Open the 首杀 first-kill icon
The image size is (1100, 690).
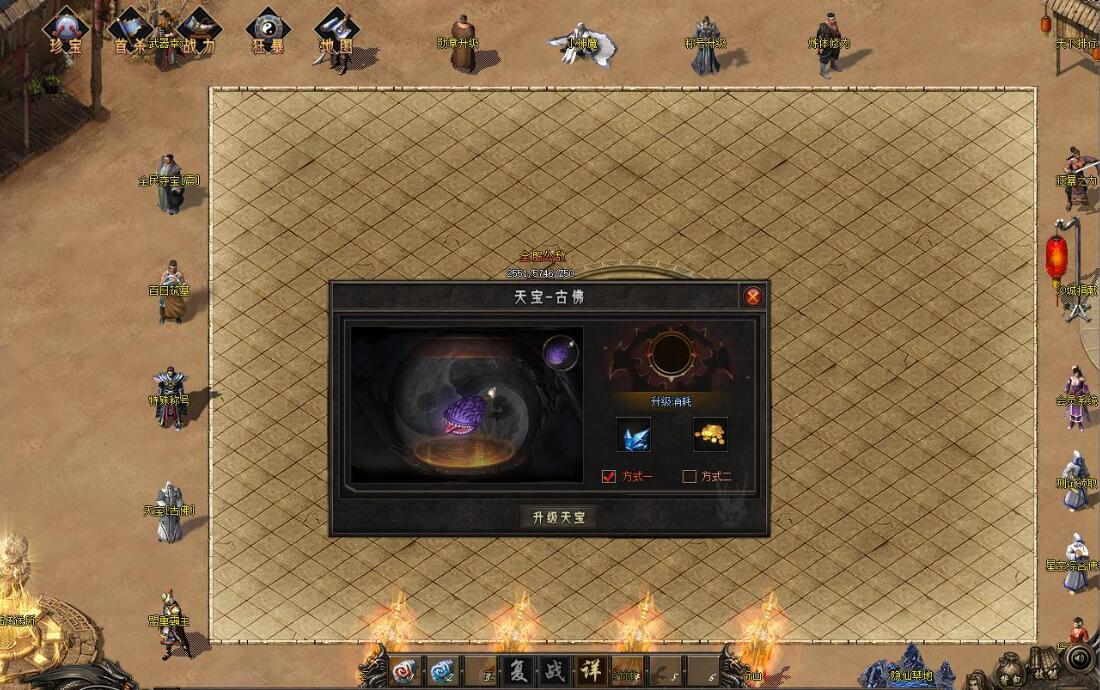click(130, 30)
